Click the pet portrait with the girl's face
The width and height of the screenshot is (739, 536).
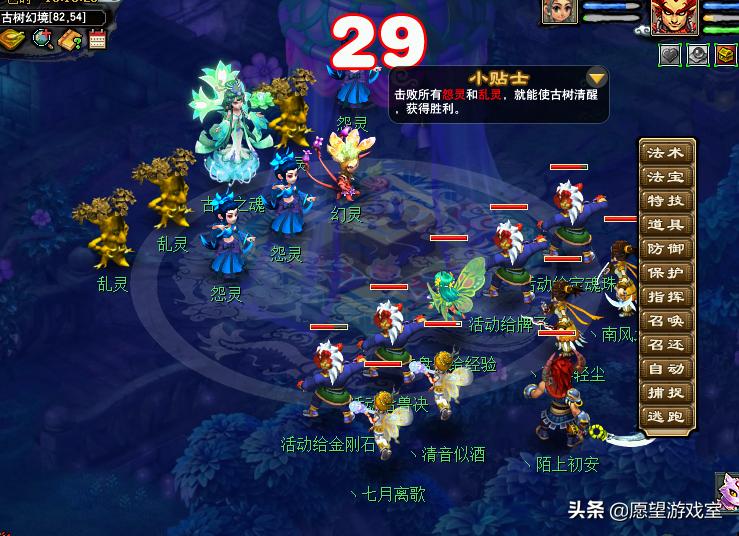(559, 12)
